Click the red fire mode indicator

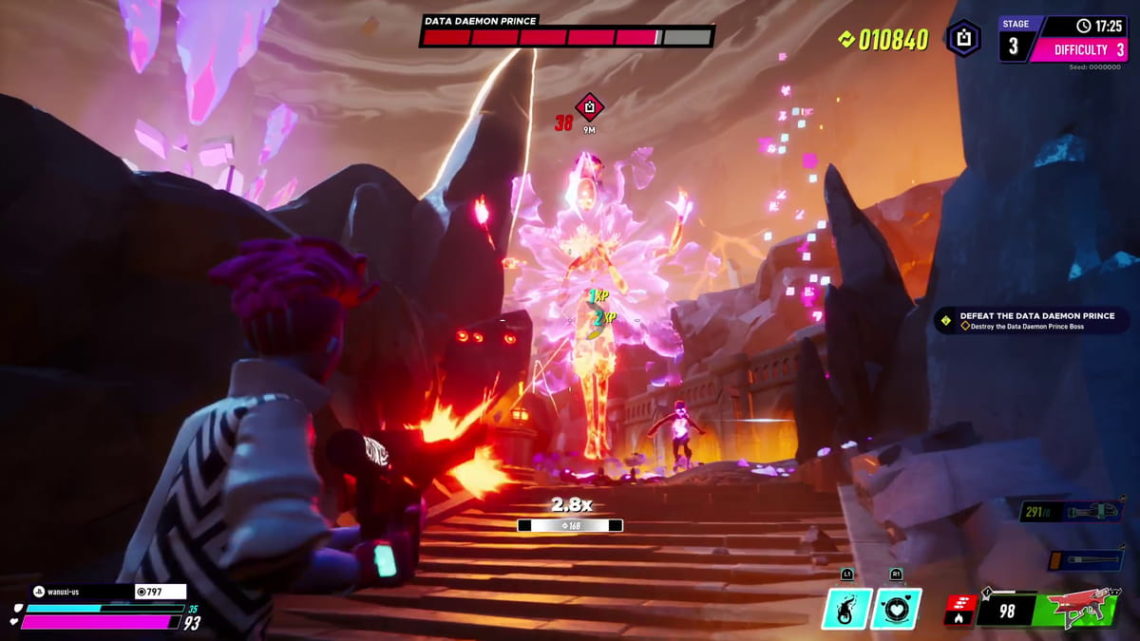pos(959,609)
